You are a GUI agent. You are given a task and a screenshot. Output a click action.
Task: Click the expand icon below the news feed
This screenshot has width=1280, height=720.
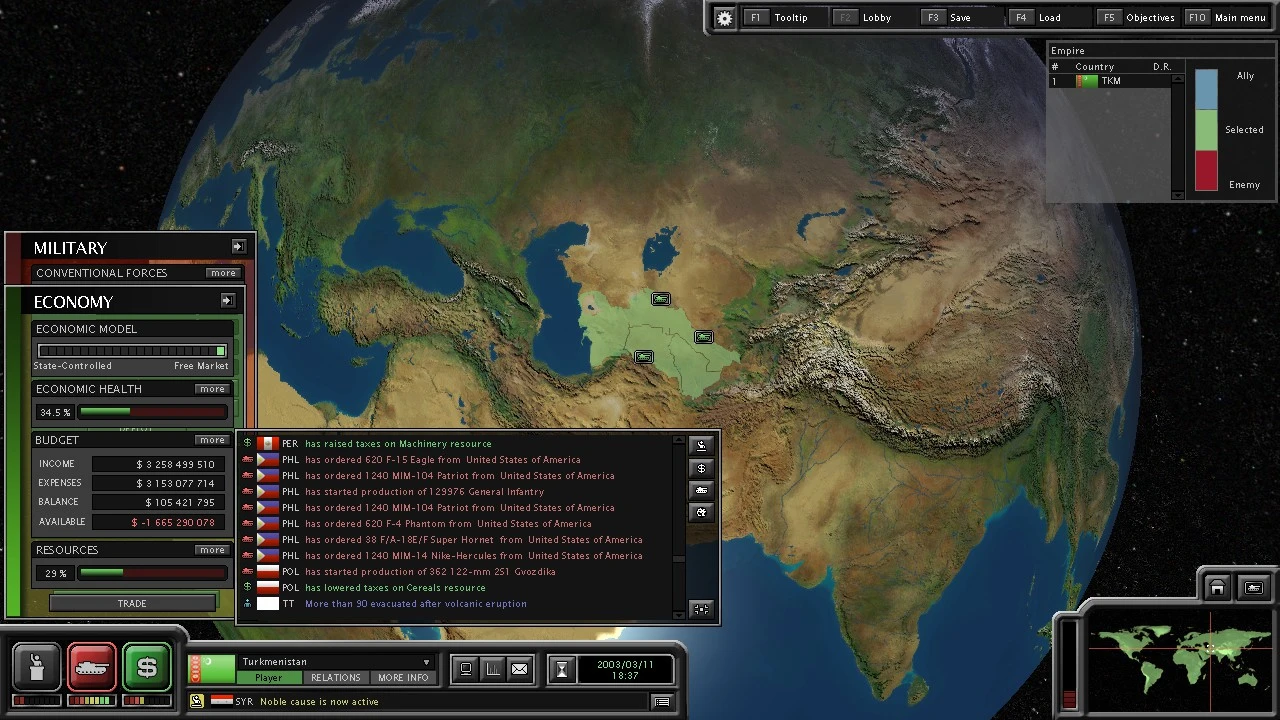[701, 608]
